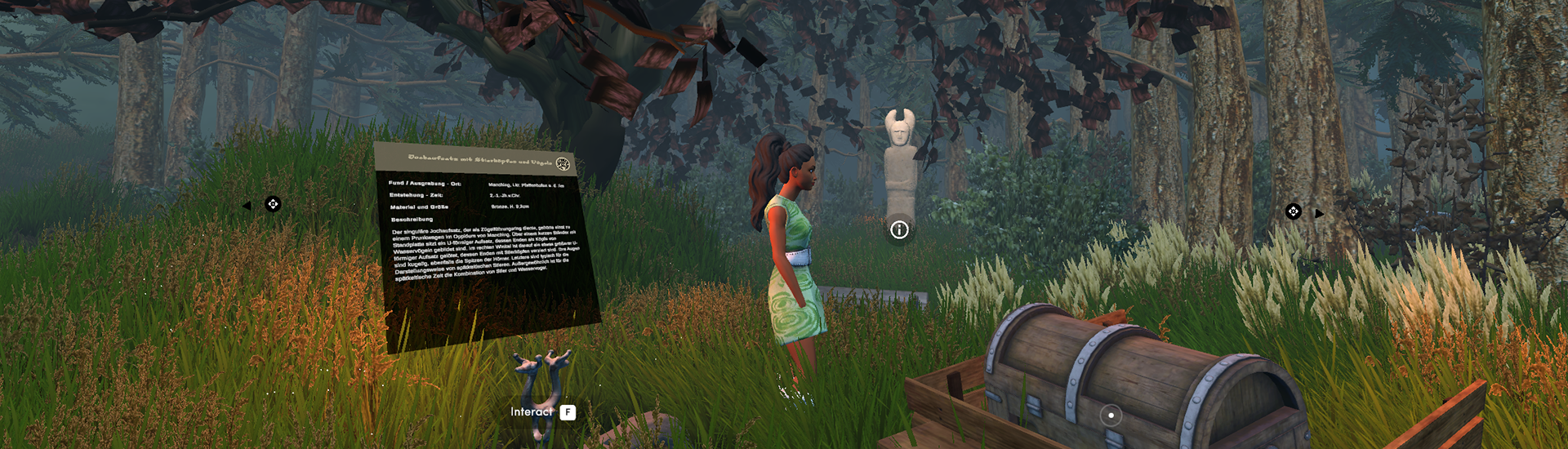1568x449 pixels.
Task: Activate the dot hotspot on the chest
Action: click(1111, 416)
